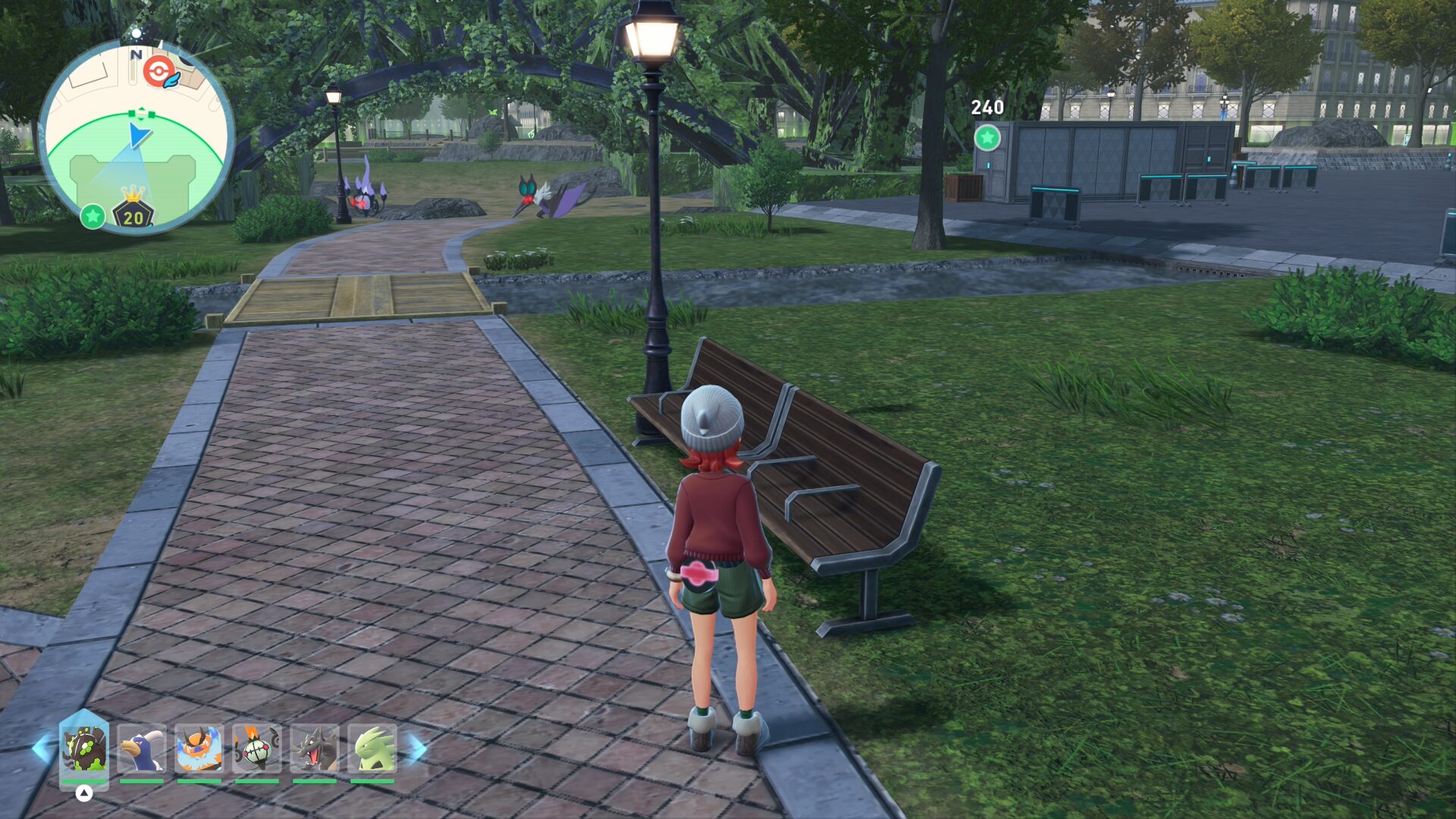Click the party bar's left arrow
Image resolution: width=1456 pixels, height=819 pixels.
point(42,748)
